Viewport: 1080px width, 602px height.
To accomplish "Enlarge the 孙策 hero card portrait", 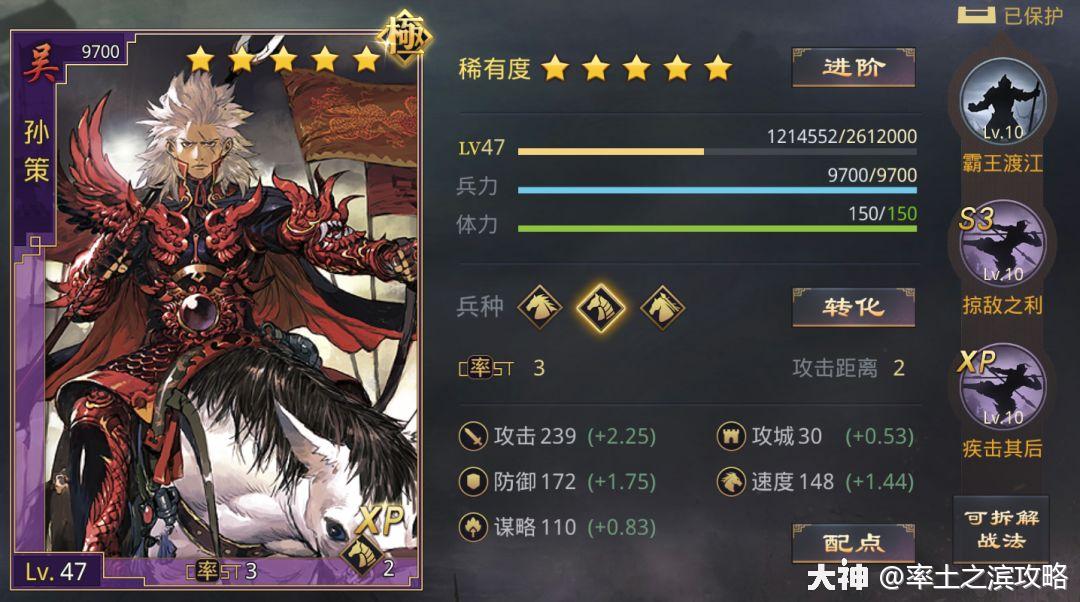I will tap(220, 310).
